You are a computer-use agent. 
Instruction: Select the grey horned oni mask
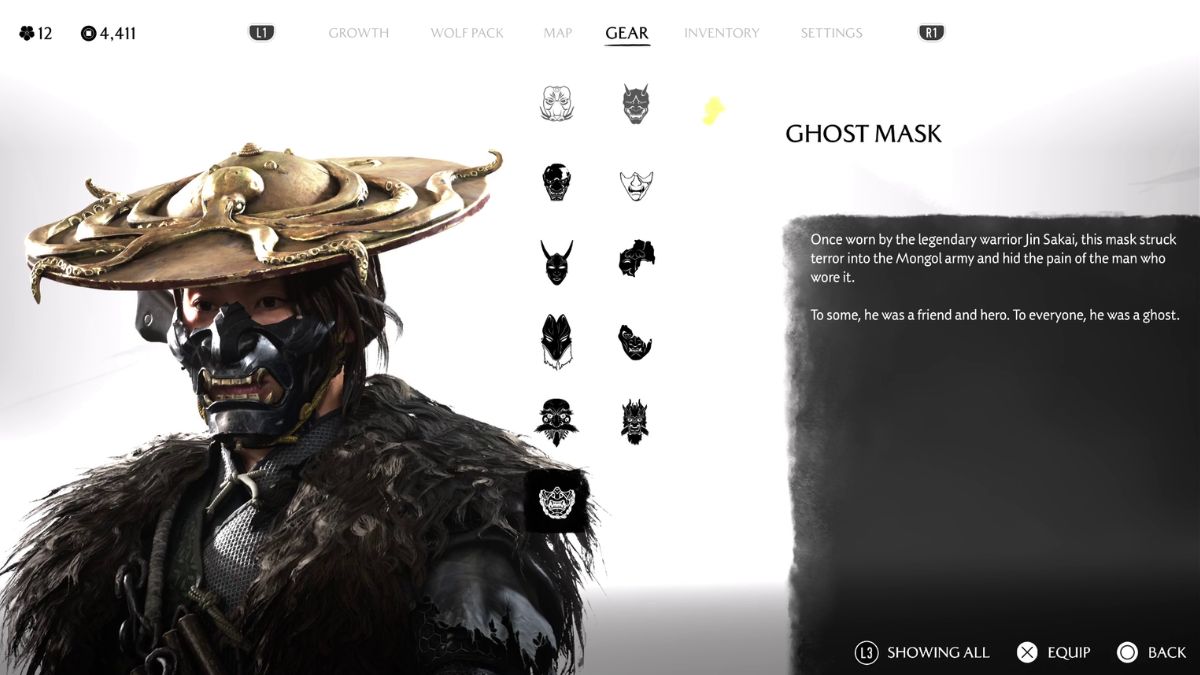(635, 104)
